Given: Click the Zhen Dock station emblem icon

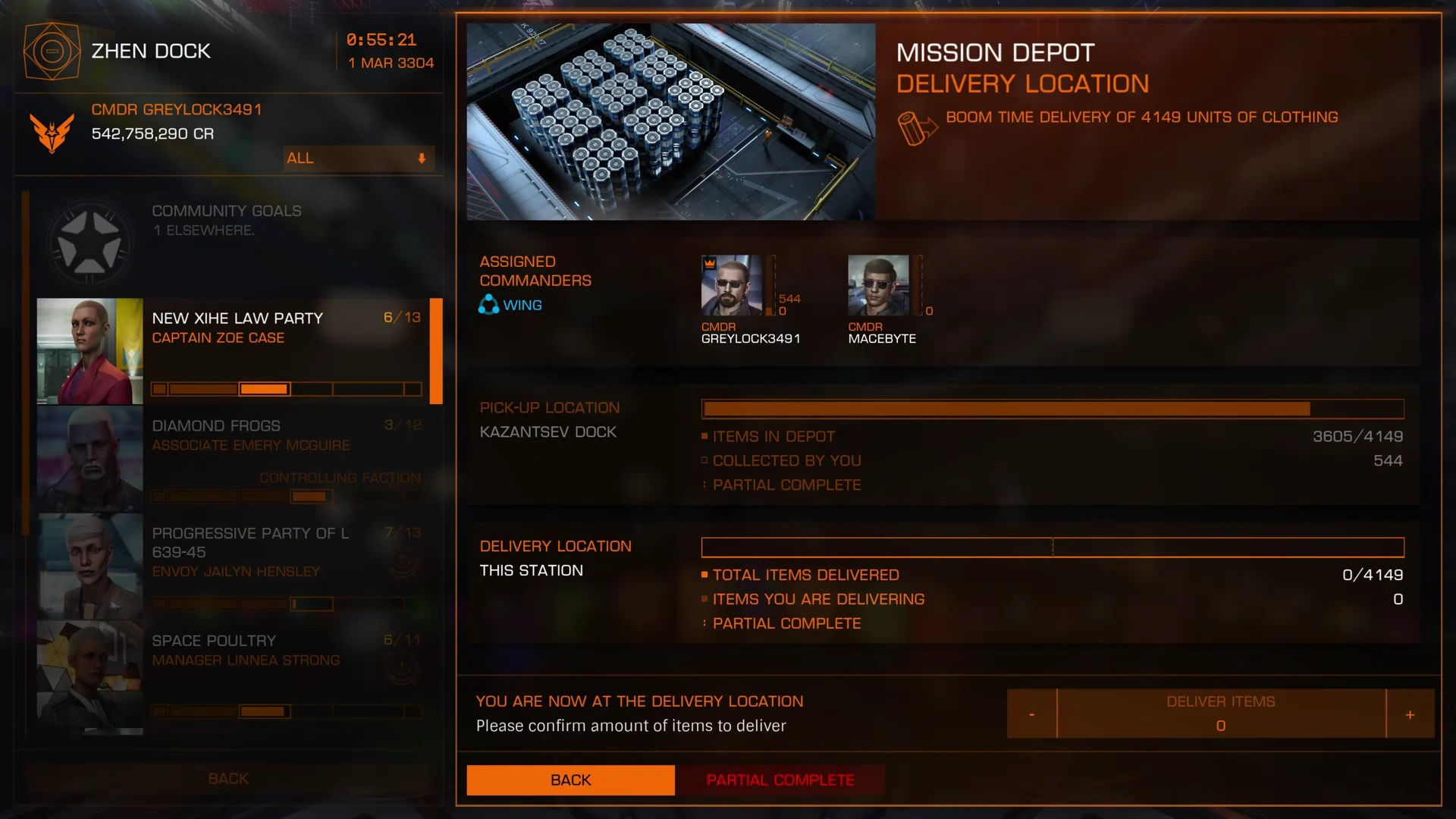Looking at the screenshot, I should [52, 51].
